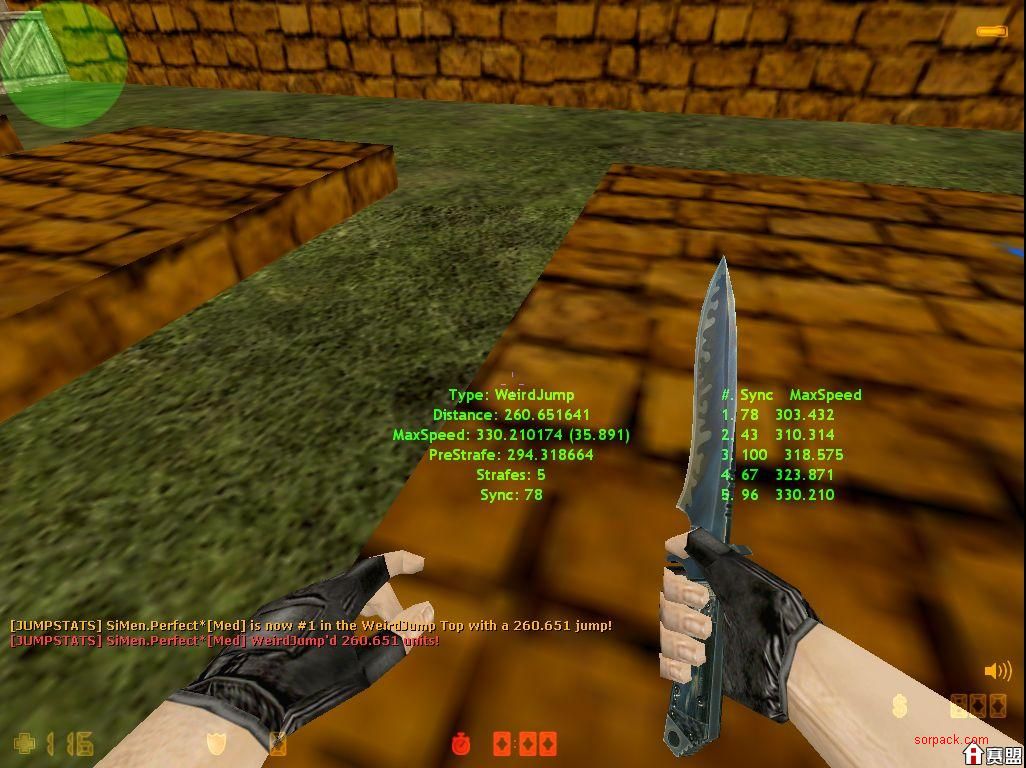
Task: Click the voice speaker icon
Action: (x=997, y=671)
